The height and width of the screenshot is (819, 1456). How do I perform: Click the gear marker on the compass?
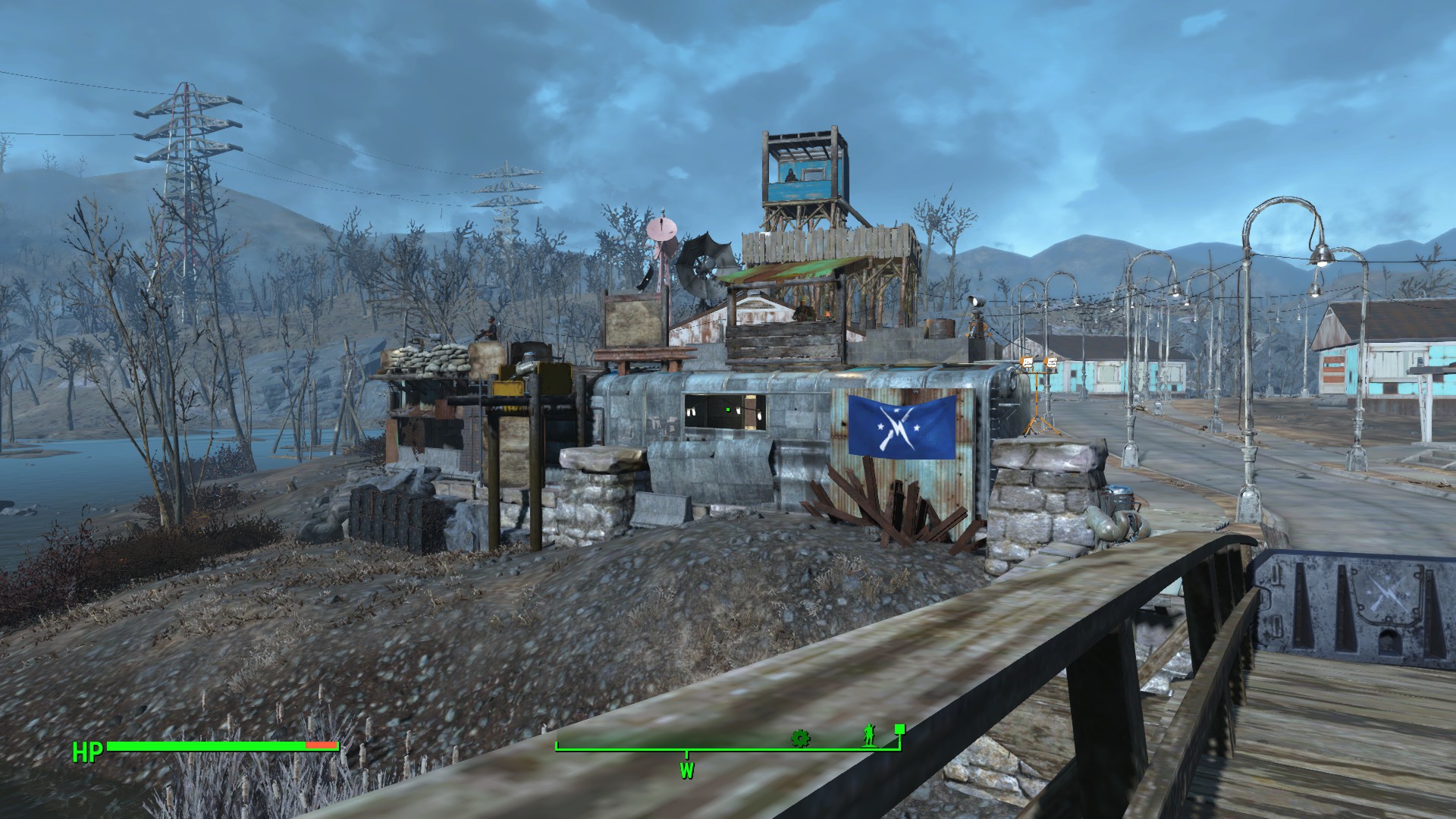(799, 737)
